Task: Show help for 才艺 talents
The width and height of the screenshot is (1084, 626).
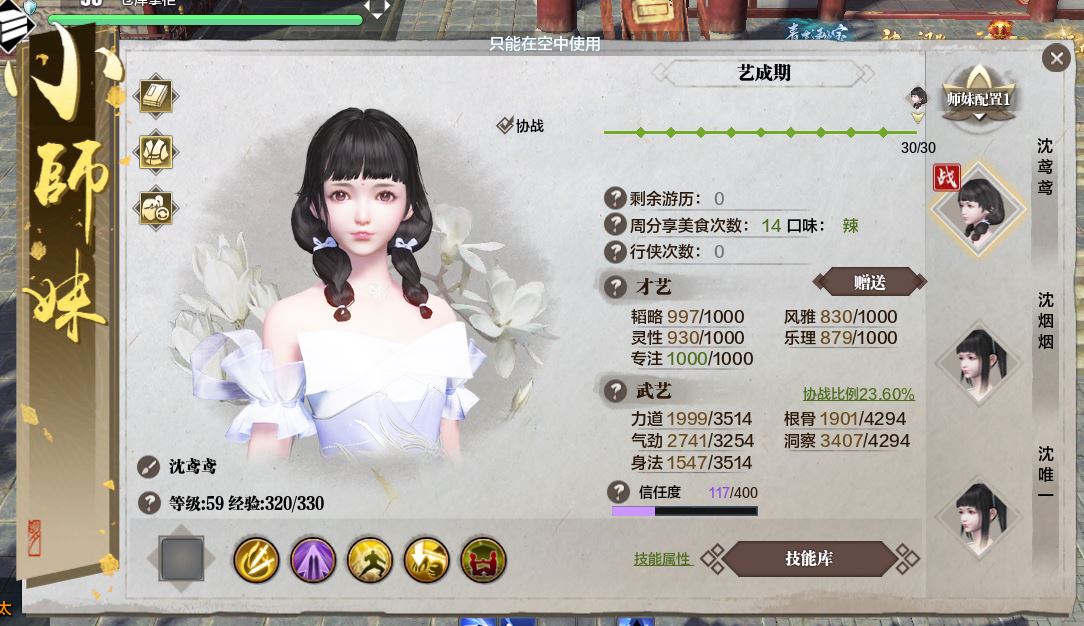Action: pos(615,287)
